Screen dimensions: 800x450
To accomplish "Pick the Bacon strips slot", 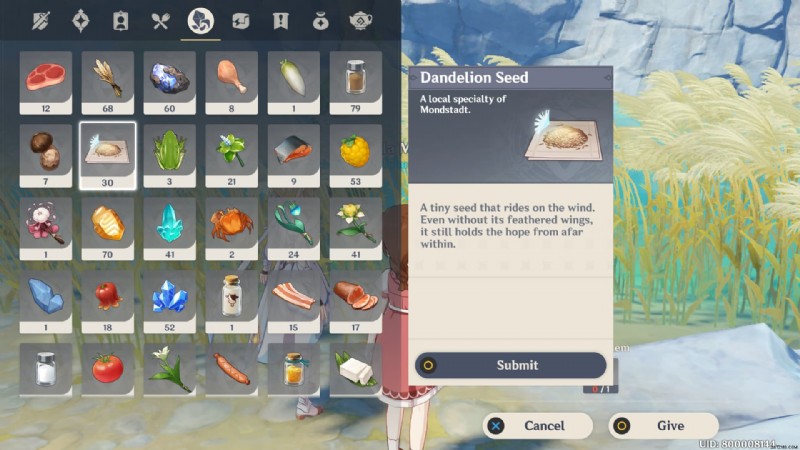I will 293,296.
